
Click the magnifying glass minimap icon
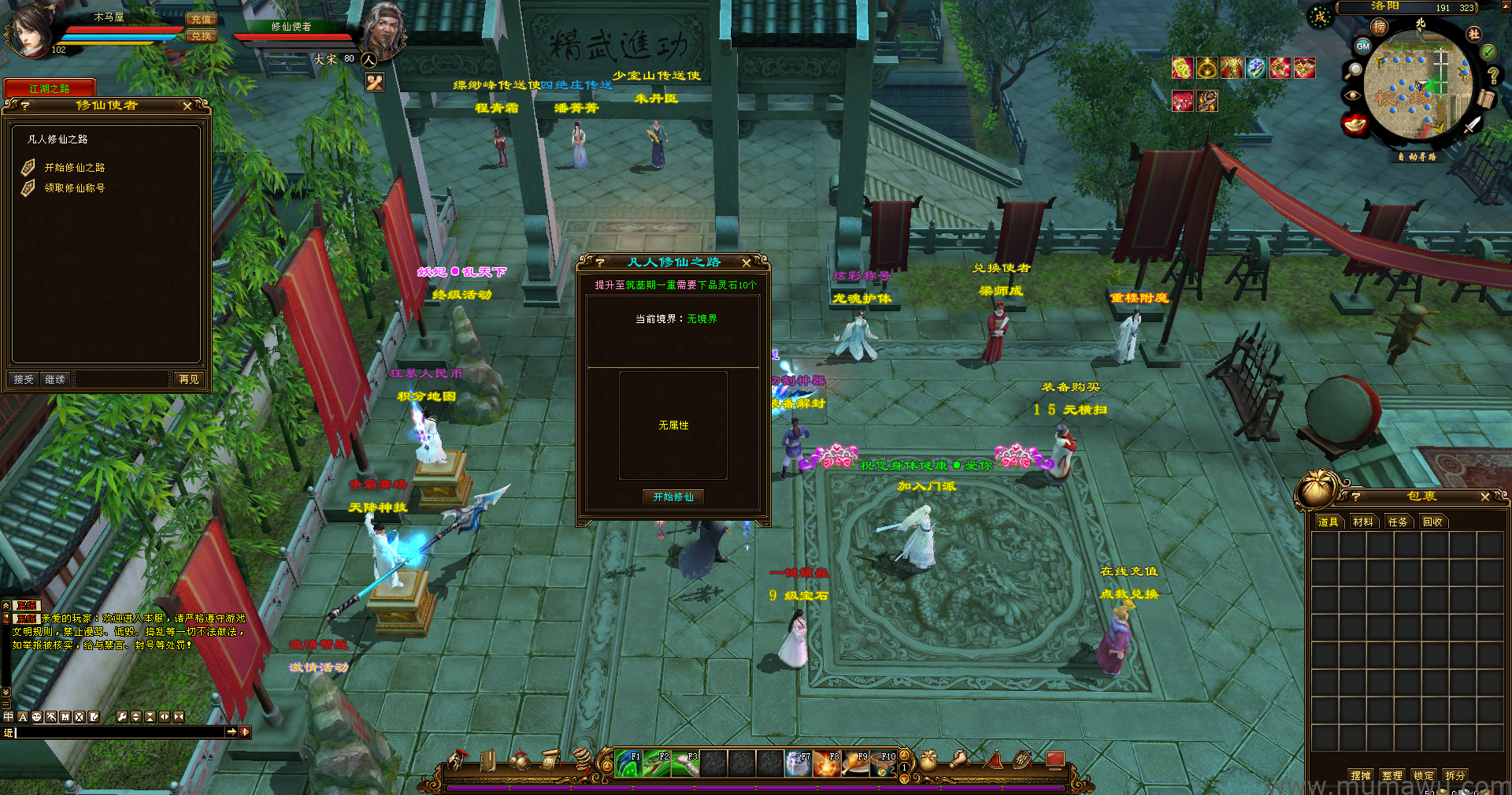pyautogui.click(x=1353, y=71)
